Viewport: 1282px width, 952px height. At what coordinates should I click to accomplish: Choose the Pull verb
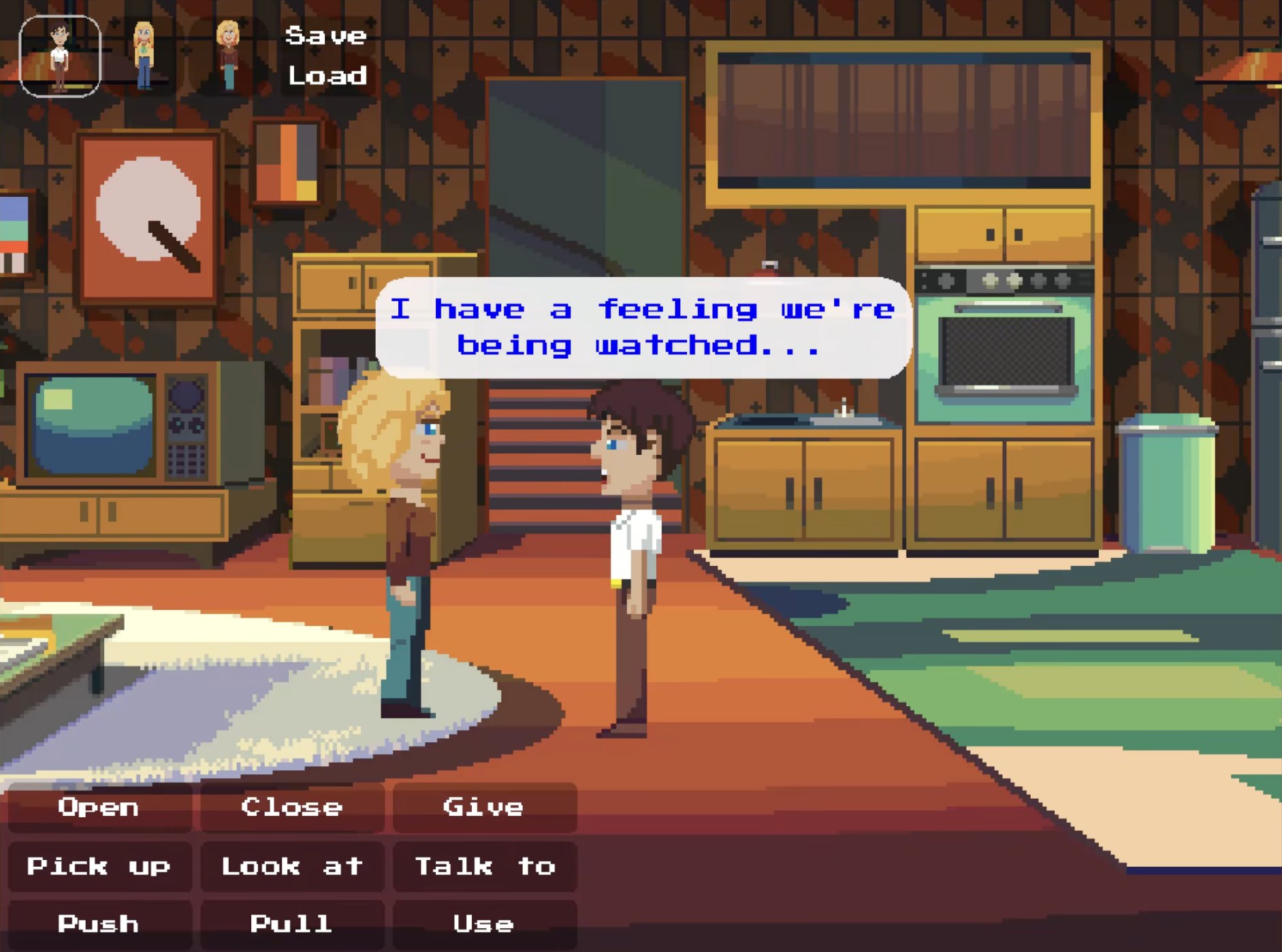coord(292,924)
